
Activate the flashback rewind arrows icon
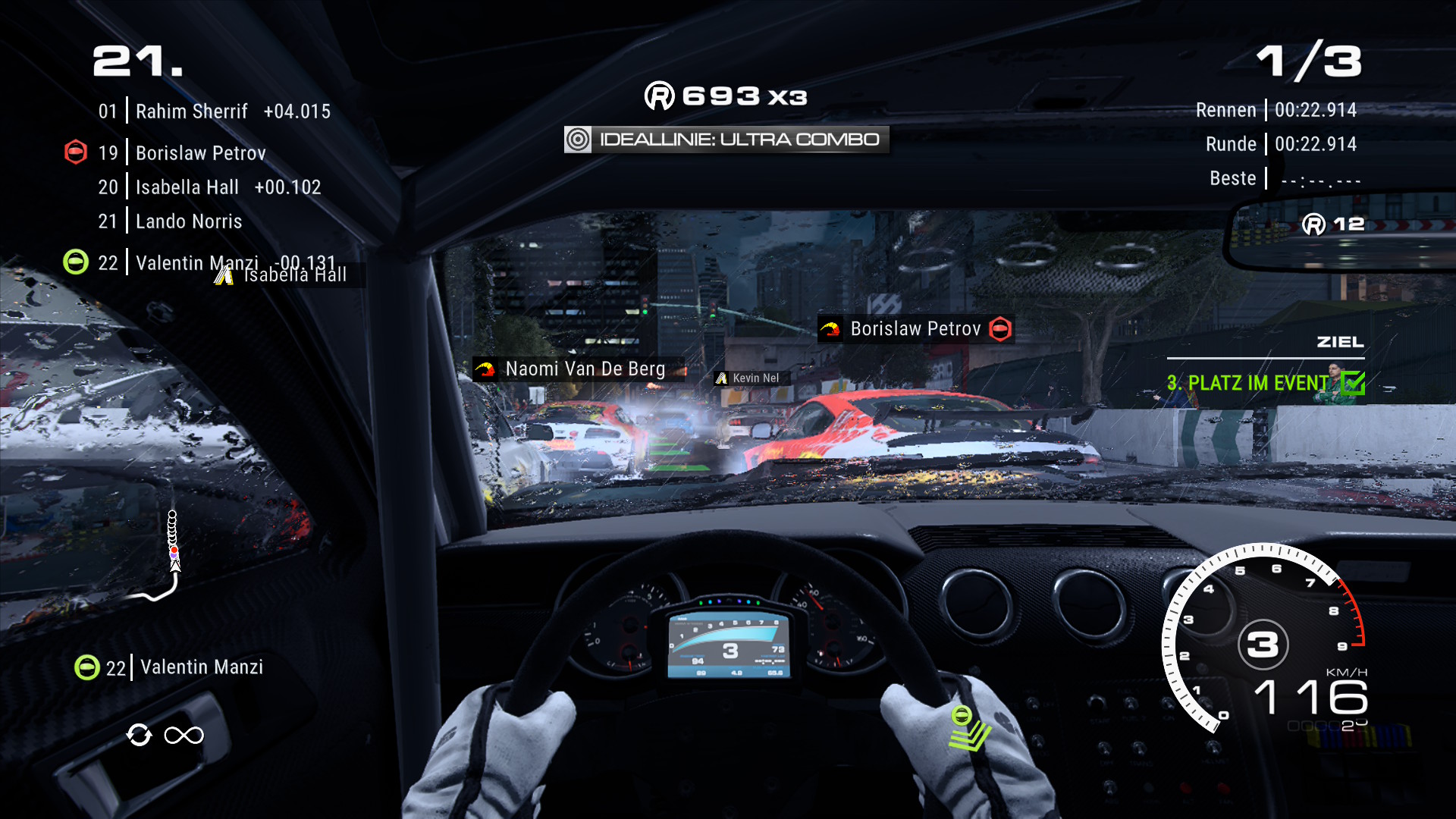[x=140, y=735]
